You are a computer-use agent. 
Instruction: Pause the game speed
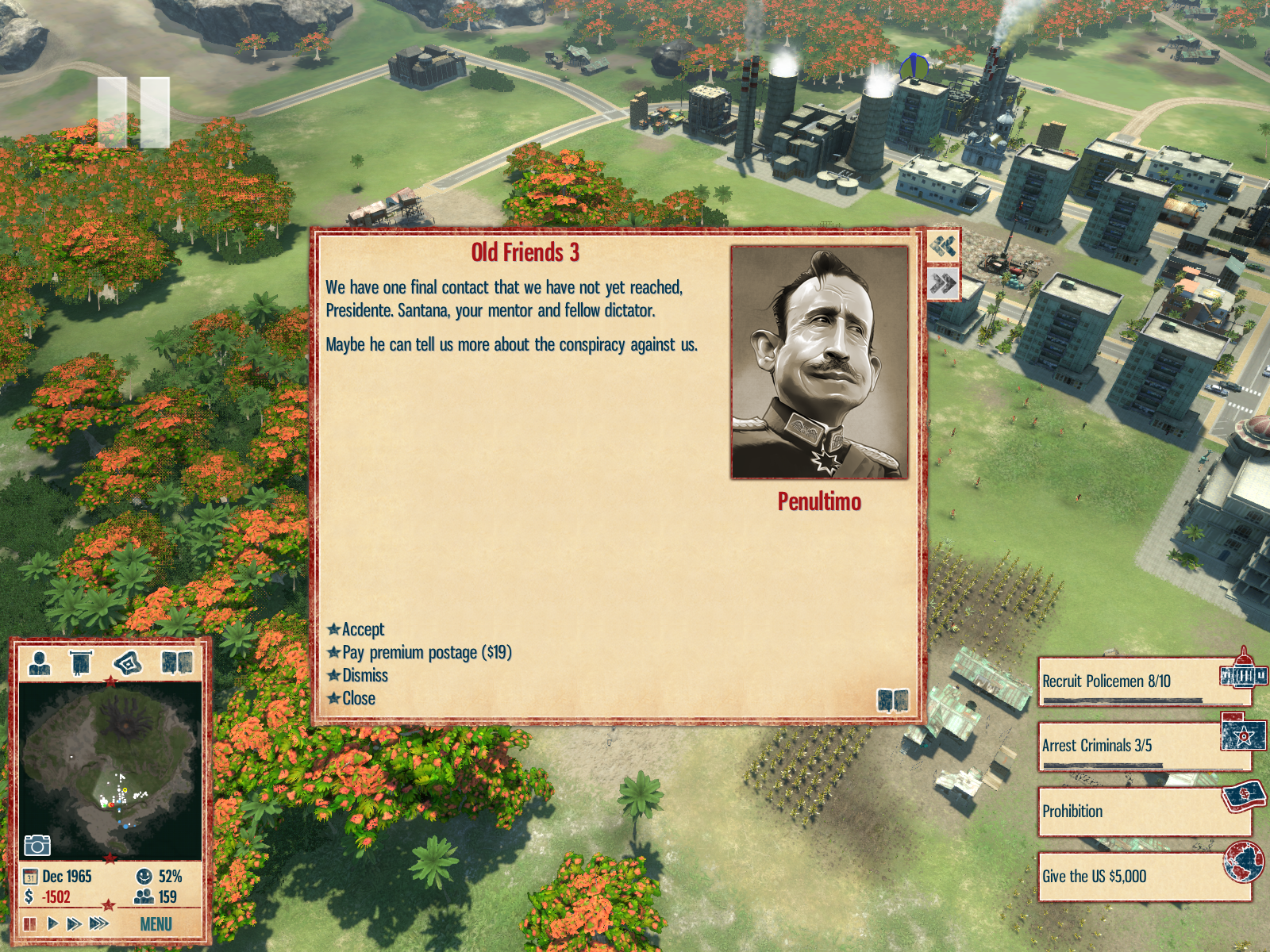click(x=30, y=923)
